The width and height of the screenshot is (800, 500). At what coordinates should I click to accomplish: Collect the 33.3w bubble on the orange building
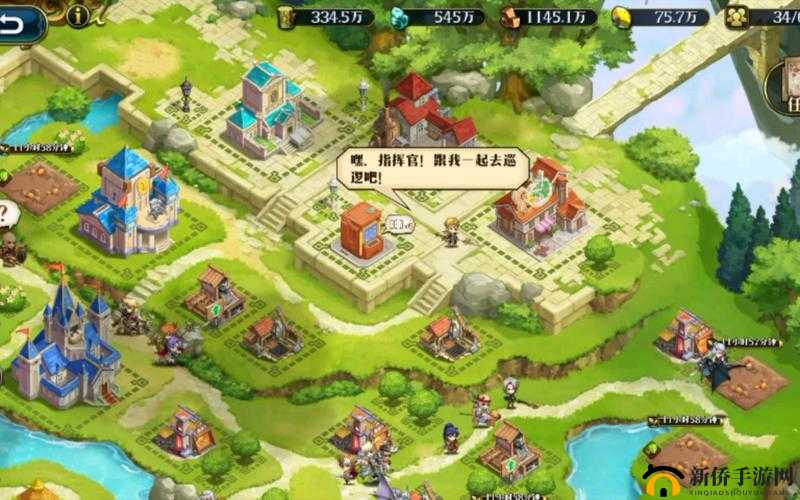(400, 225)
